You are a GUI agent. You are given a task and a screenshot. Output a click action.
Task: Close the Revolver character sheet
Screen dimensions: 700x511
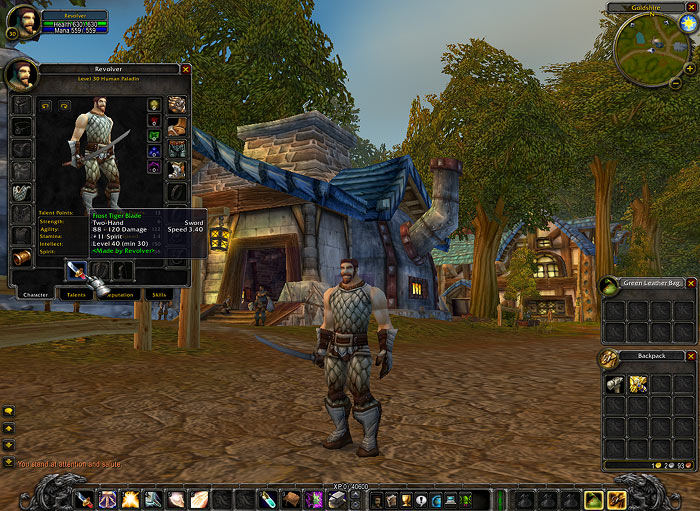click(186, 69)
